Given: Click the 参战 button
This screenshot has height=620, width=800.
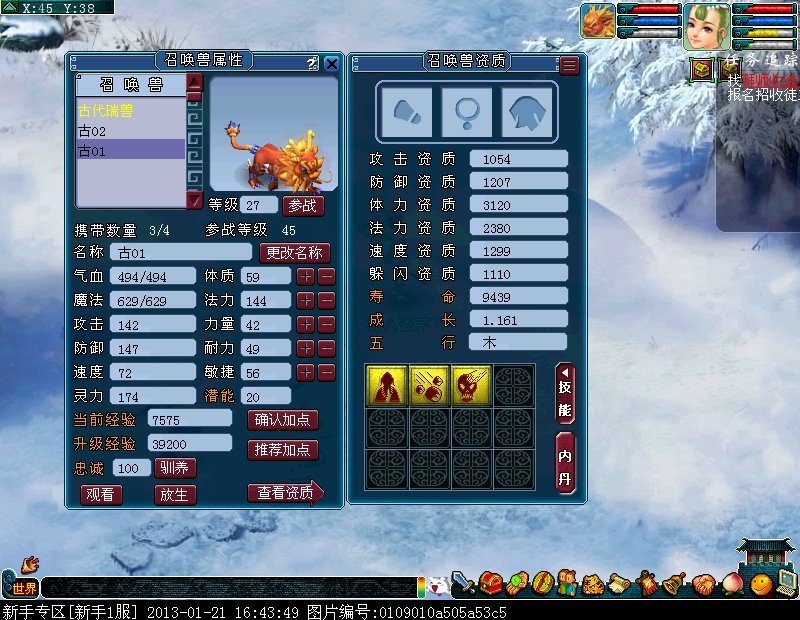Looking at the screenshot, I should pos(303,205).
